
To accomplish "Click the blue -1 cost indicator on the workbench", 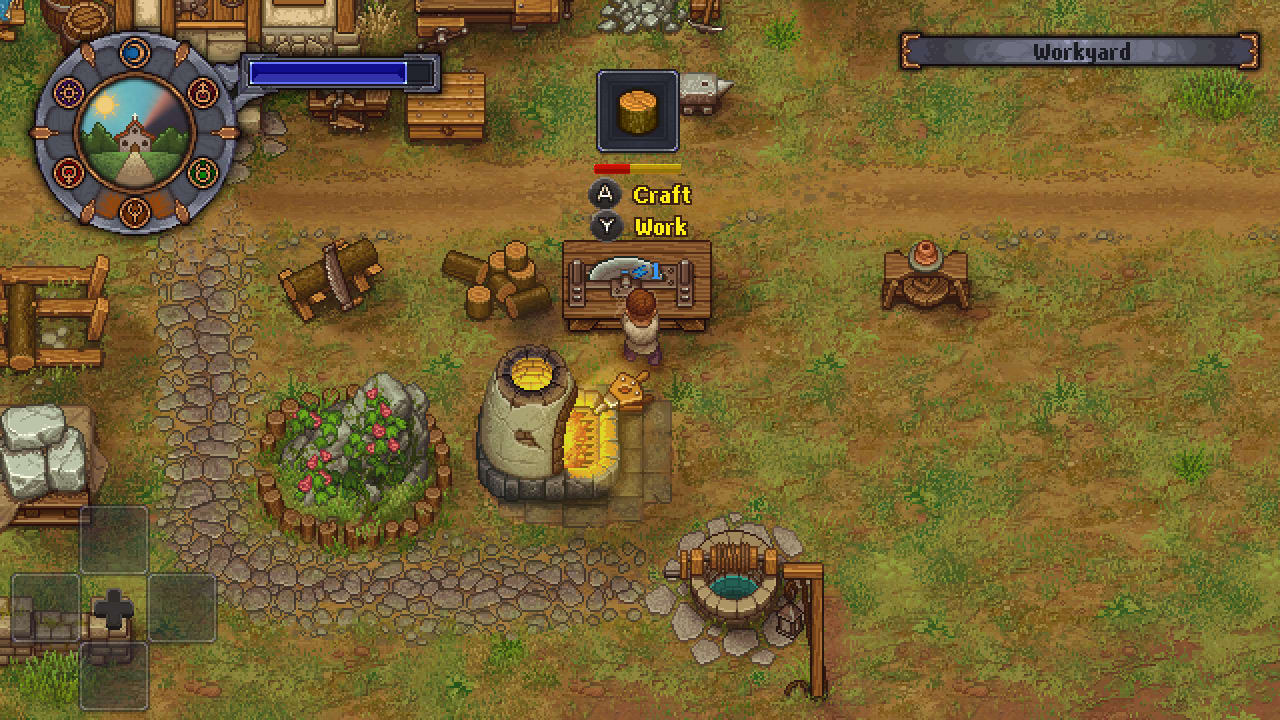I will (648, 268).
